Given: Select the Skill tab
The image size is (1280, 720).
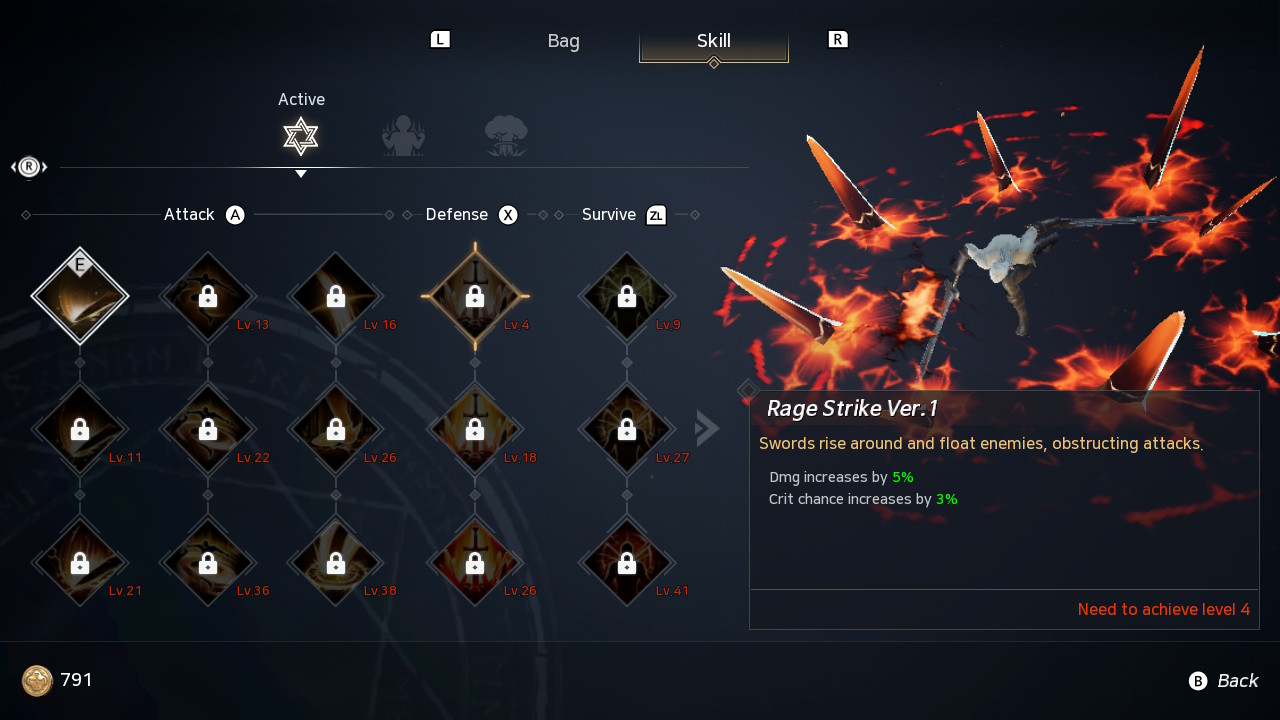Looking at the screenshot, I should coord(714,41).
